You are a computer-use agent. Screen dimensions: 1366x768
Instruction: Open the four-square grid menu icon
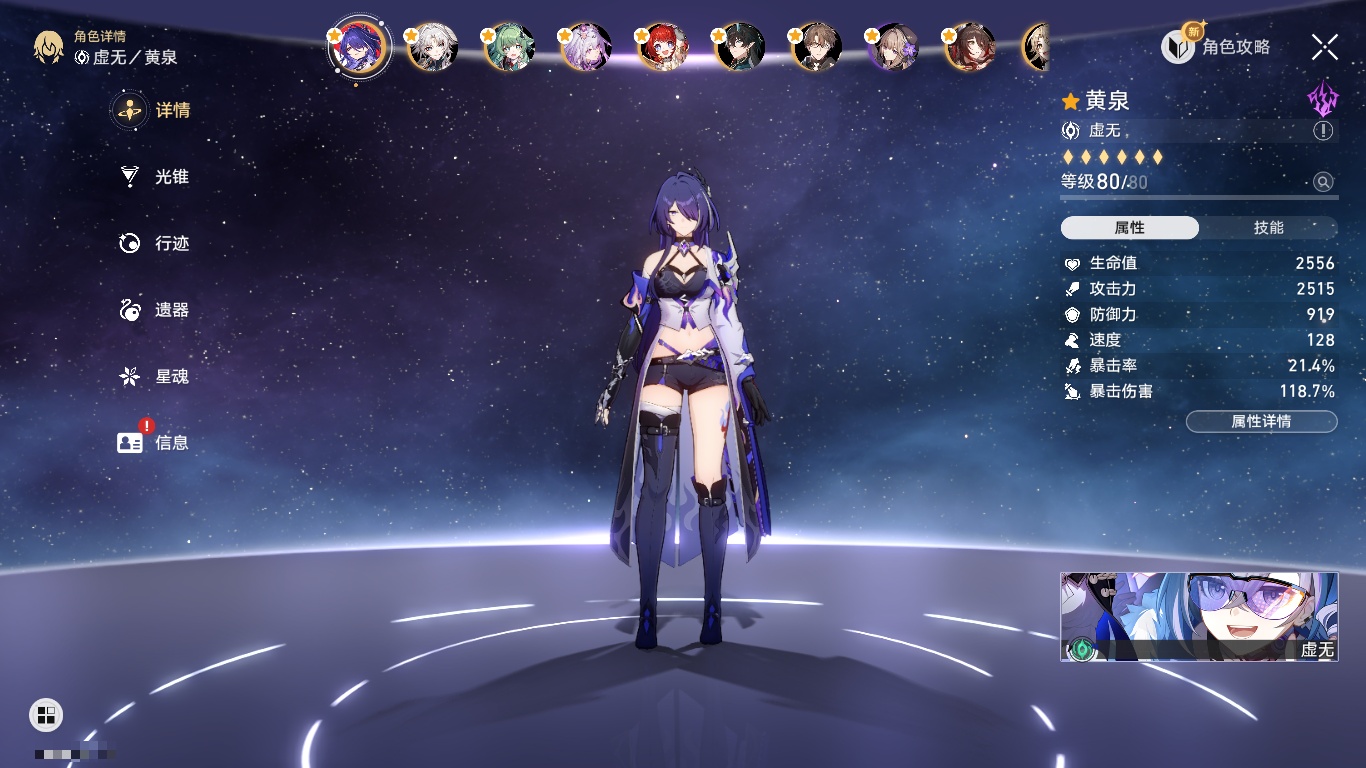[46, 714]
